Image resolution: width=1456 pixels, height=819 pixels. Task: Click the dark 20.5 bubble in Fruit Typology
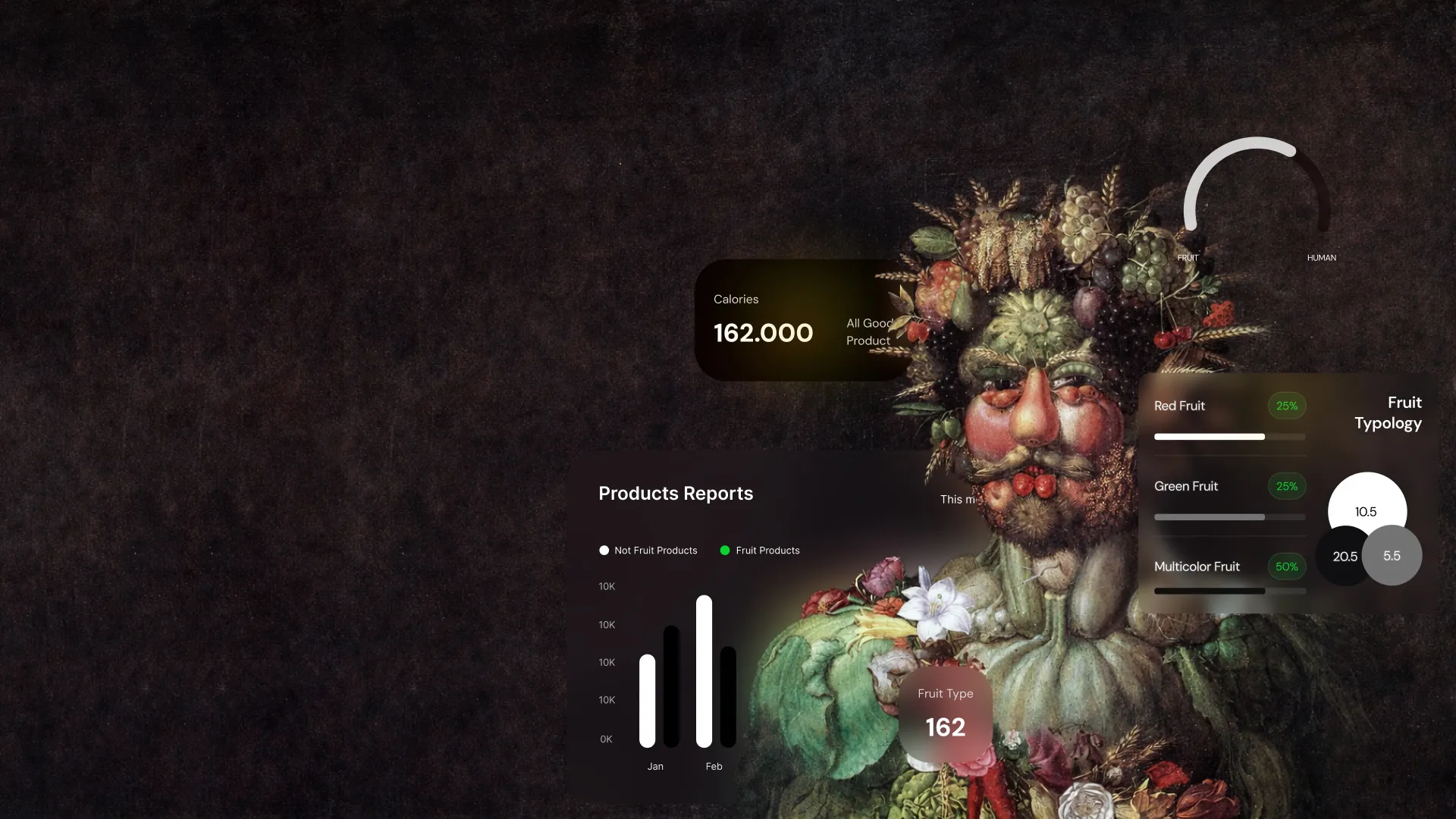(1345, 556)
